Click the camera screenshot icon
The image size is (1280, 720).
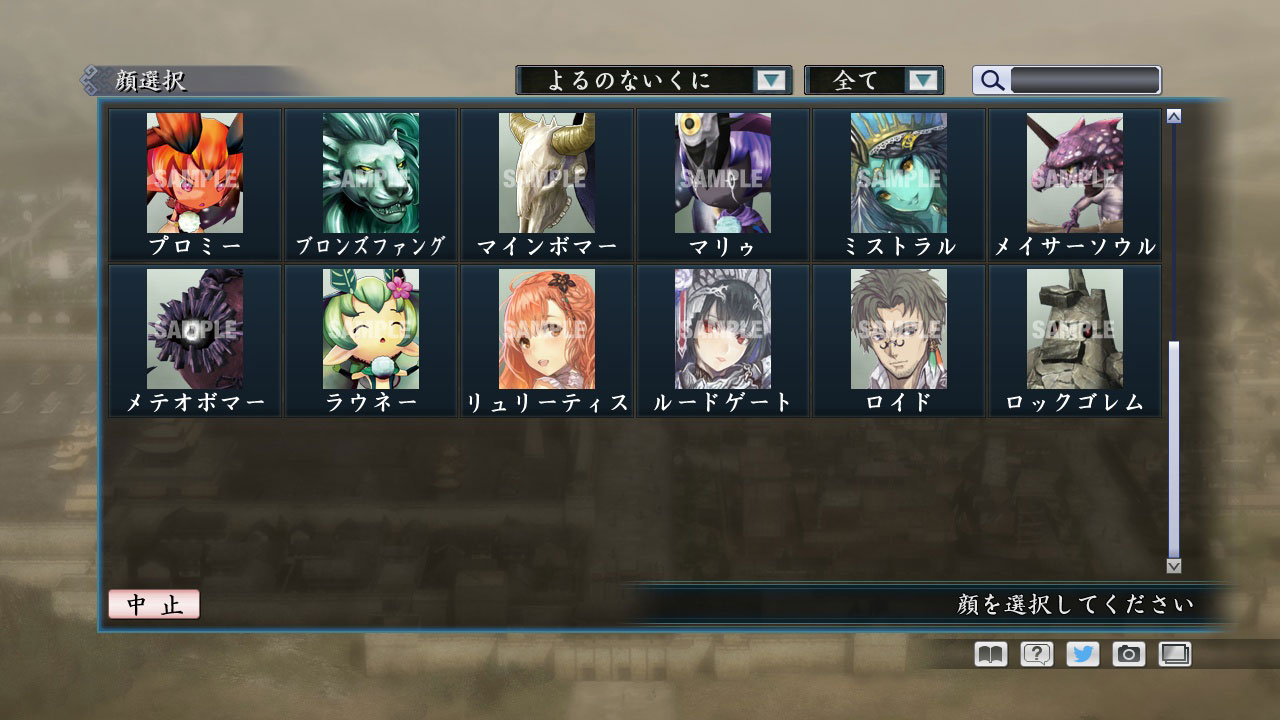[1127, 653]
